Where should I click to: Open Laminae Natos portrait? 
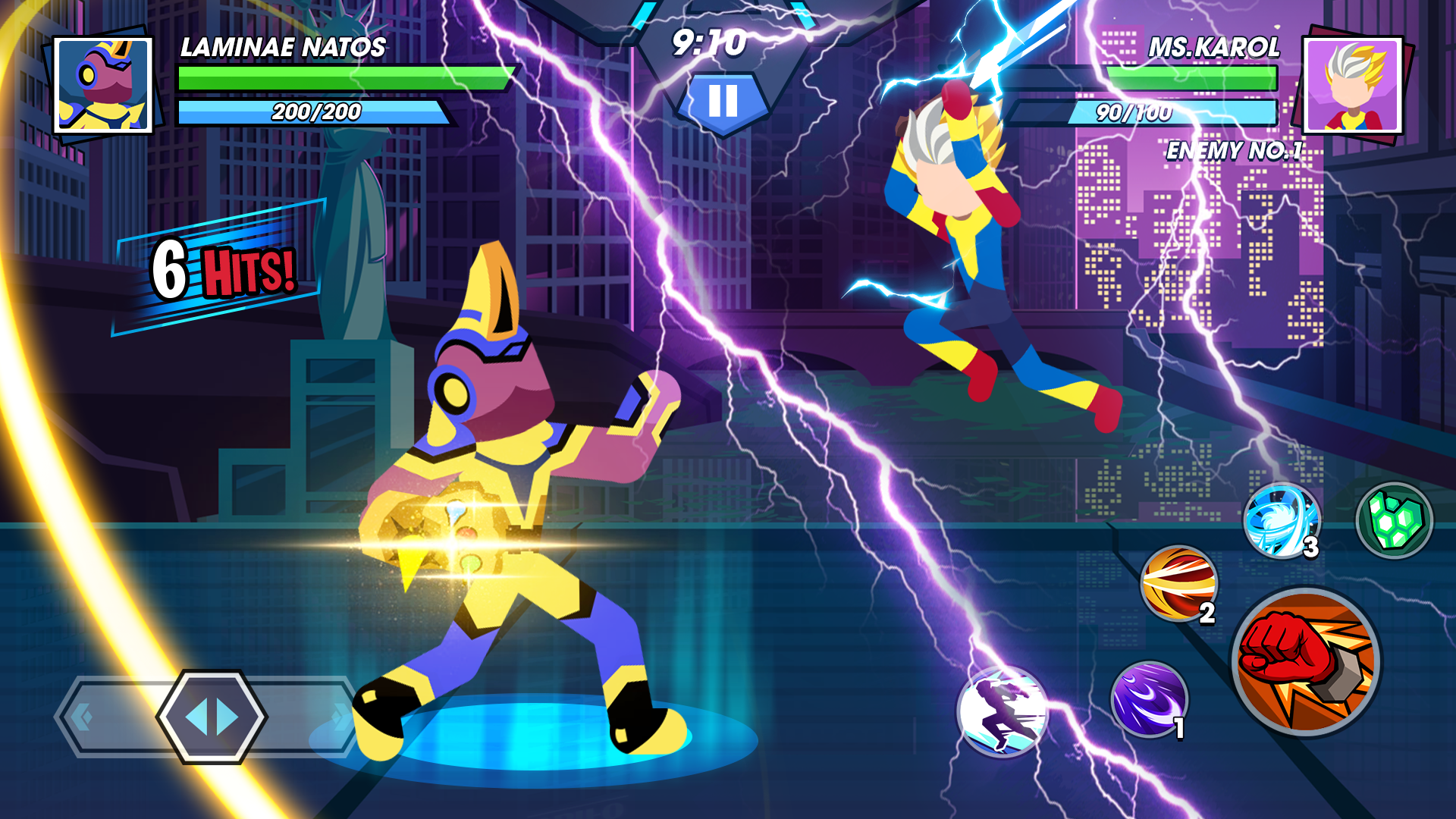pyautogui.click(x=102, y=86)
